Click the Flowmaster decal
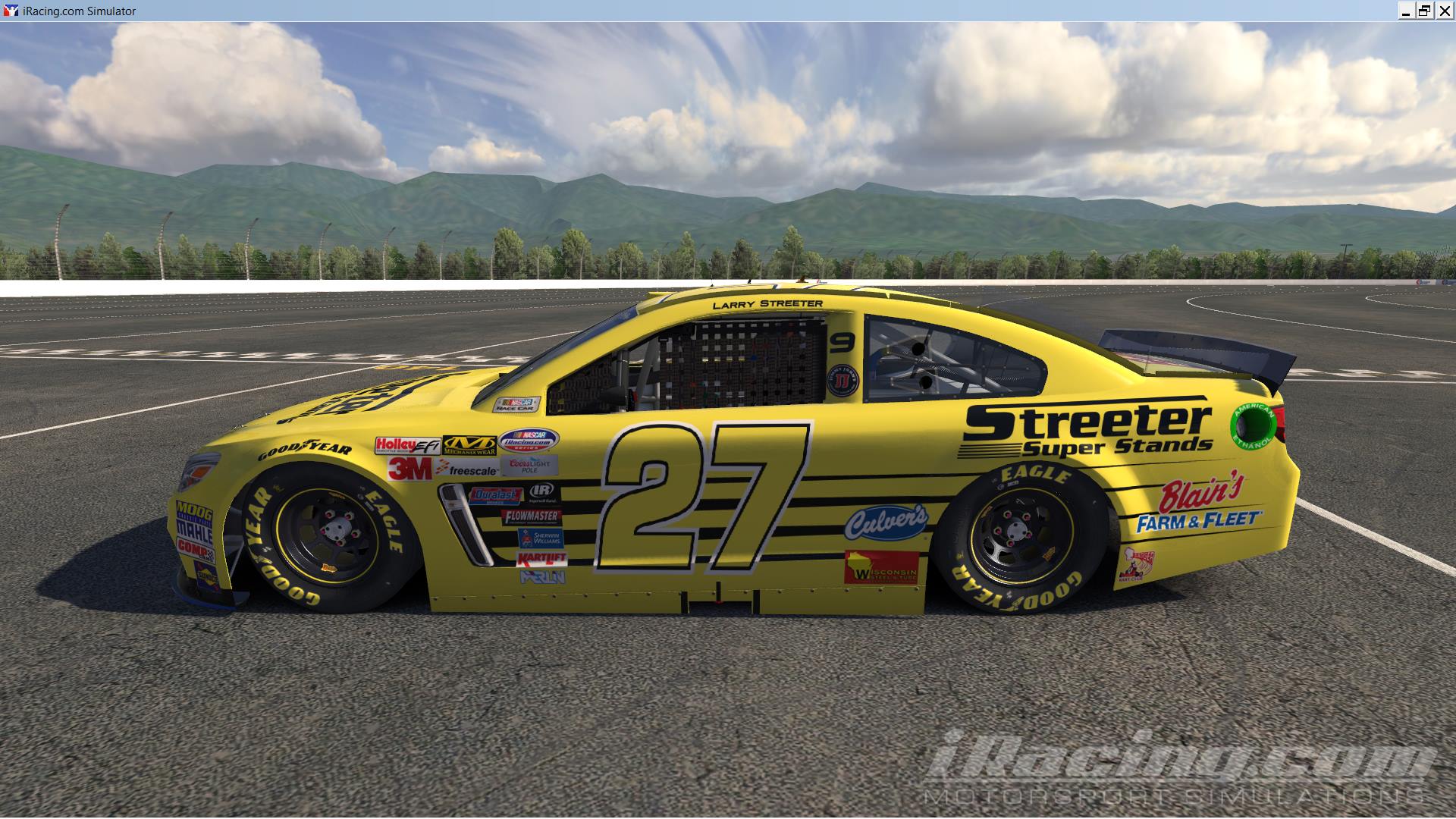Viewport: 1456px width, 819px height. [x=532, y=516]
